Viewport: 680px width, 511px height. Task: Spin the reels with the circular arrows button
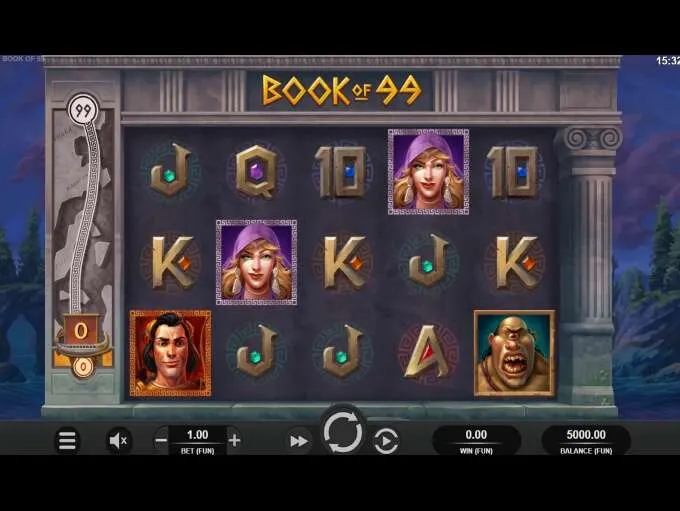[x=342, y=433]
